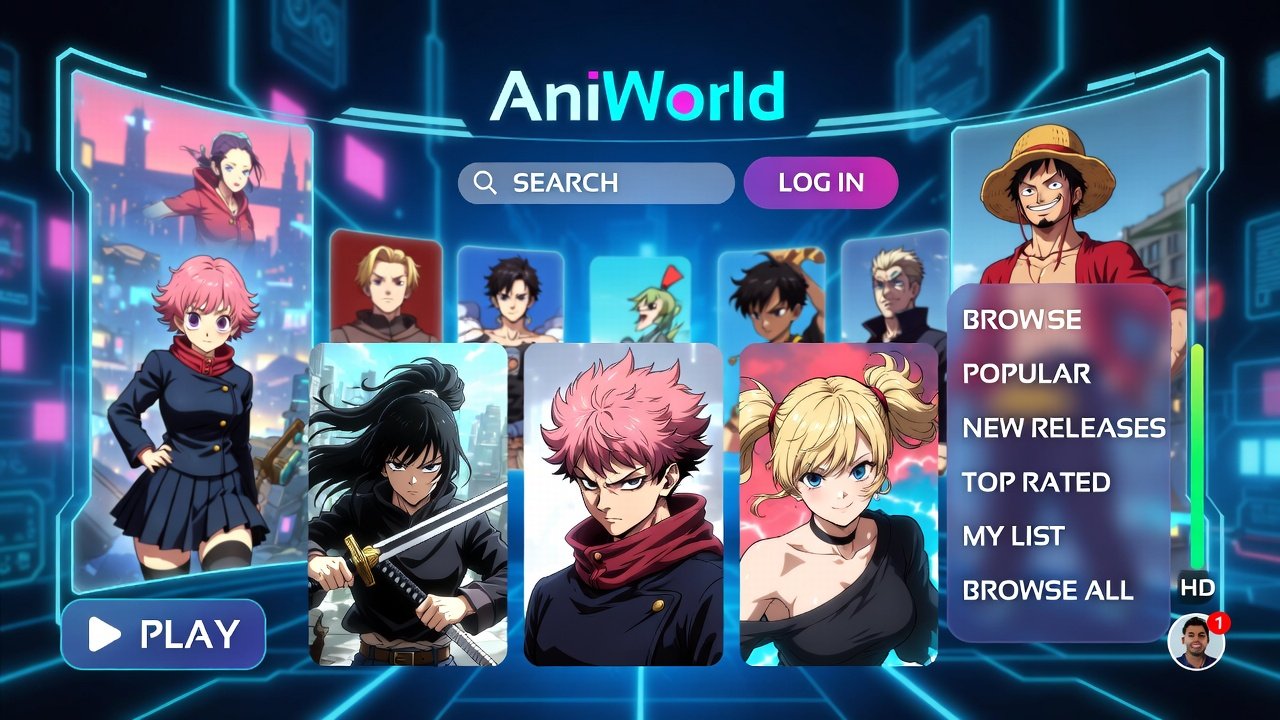Expand the BROWSE ALL section
Image resolution: width=1280 pixels, height=720 pixels.
(x=1046, y=590)
